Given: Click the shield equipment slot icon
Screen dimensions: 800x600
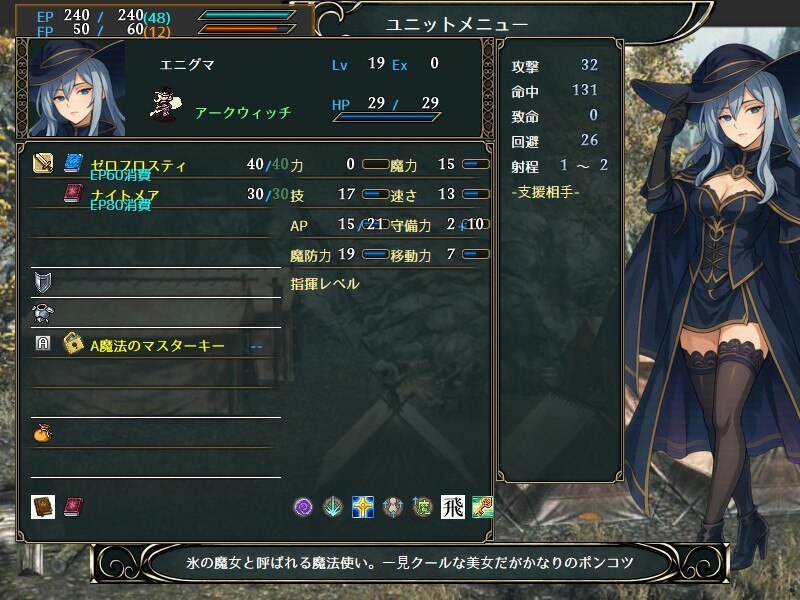Looking at the screenshot, I should (43, 281).
